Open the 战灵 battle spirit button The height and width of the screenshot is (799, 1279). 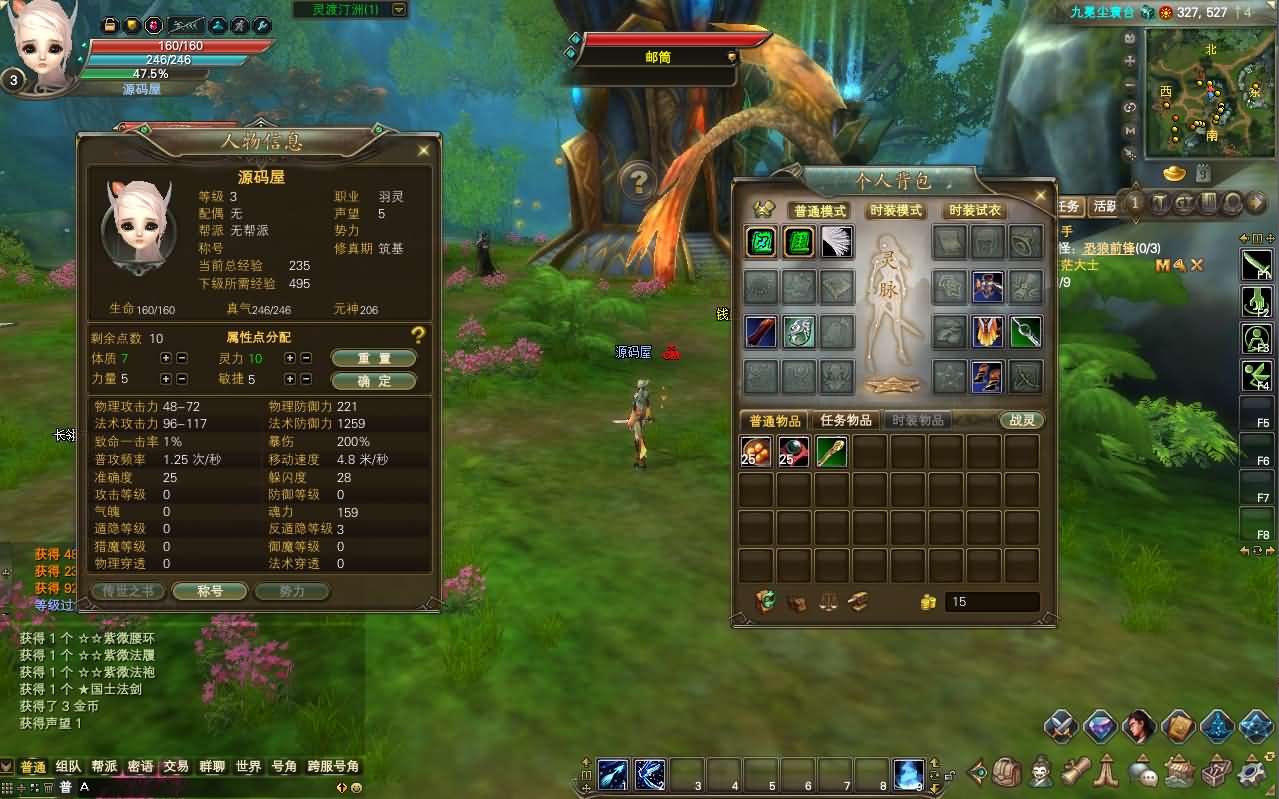tap(1021, 420)
